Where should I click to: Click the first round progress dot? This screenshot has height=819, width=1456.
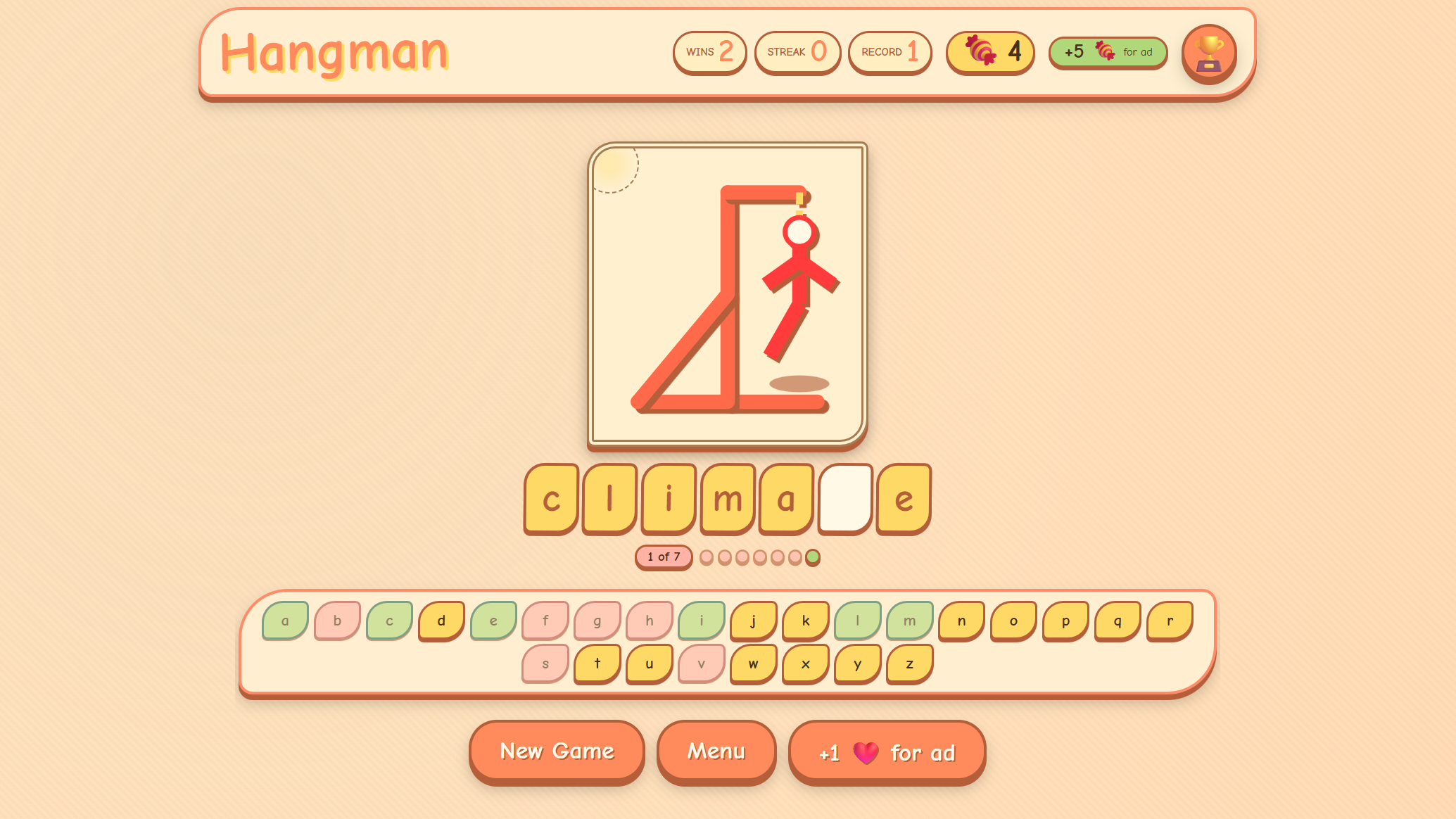pos(706,556)
